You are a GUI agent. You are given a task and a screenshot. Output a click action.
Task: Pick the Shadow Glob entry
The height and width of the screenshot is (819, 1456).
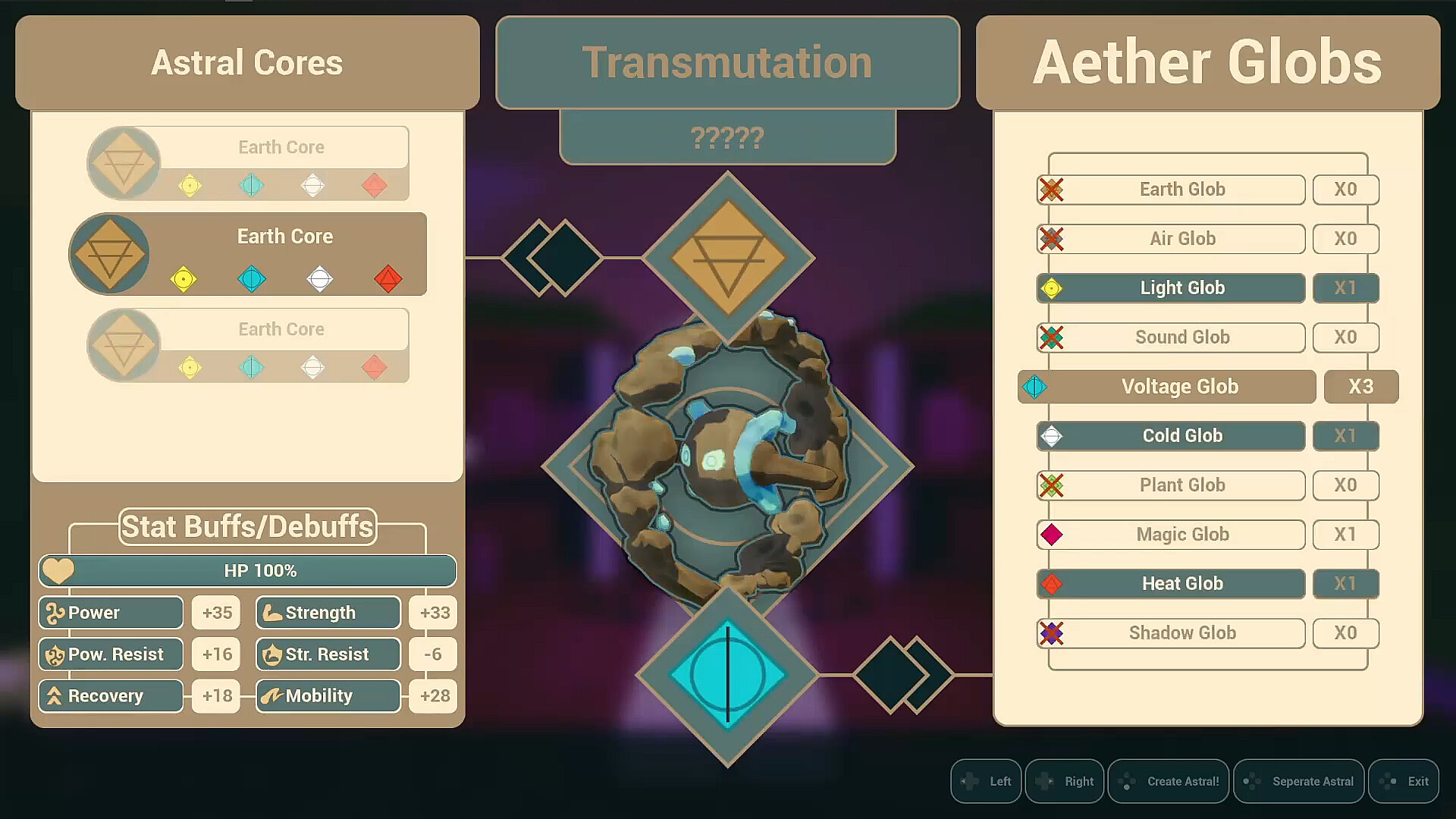(1181, 633)
